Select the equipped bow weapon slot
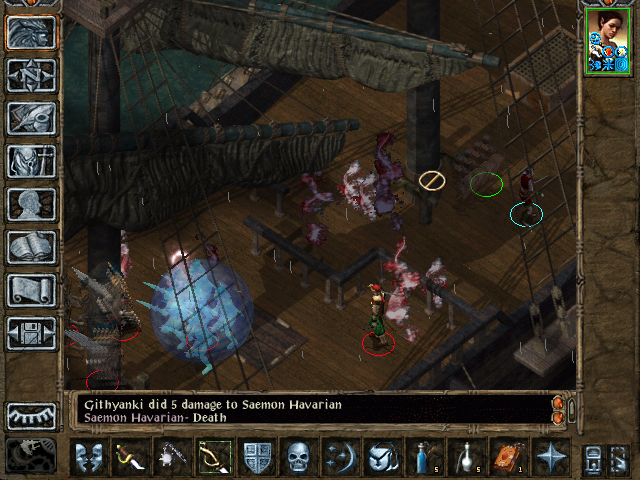Screen dimensions: 640x480 pos(214,456)
